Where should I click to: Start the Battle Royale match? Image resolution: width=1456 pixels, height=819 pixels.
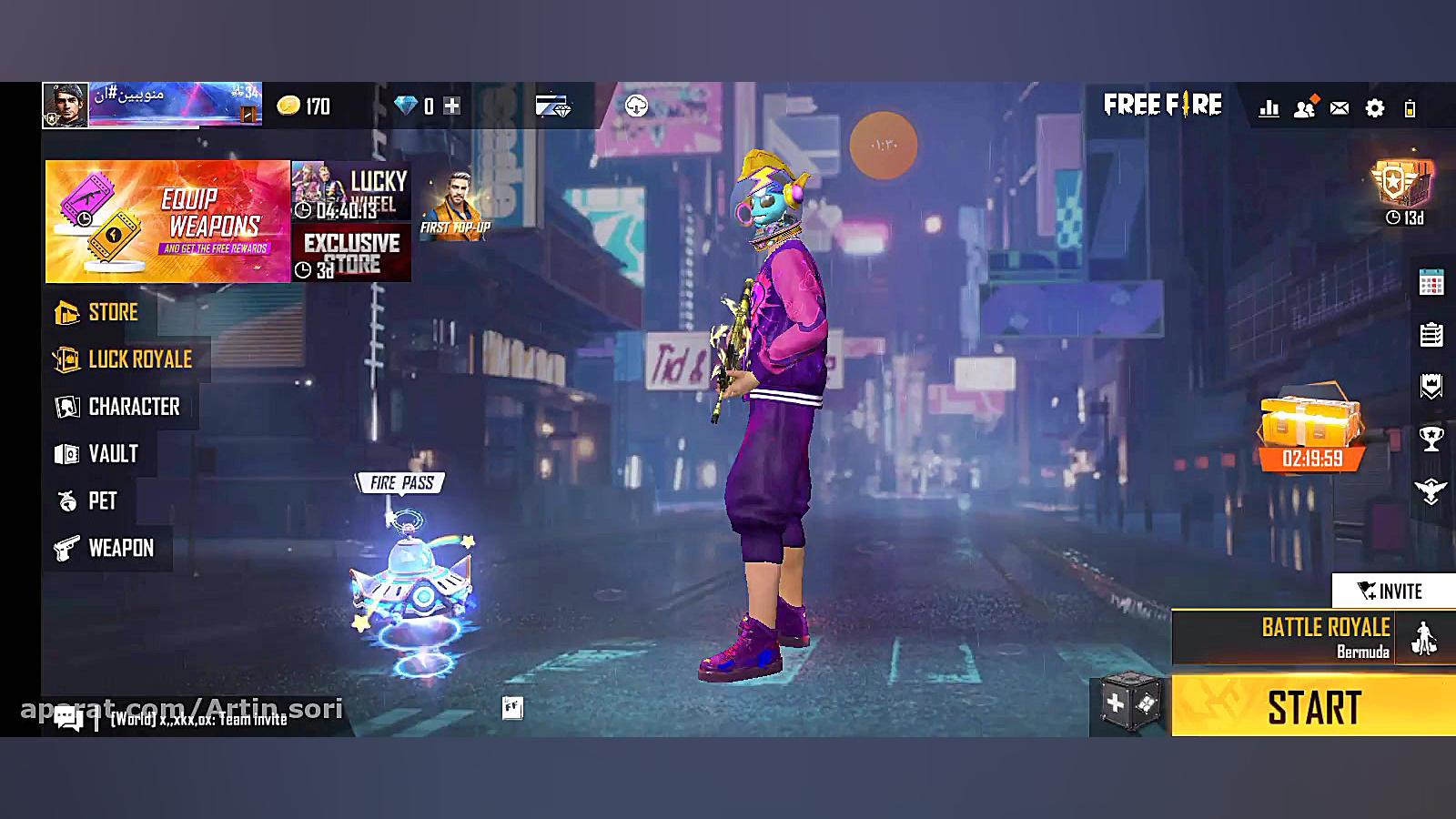point(1312,707)
